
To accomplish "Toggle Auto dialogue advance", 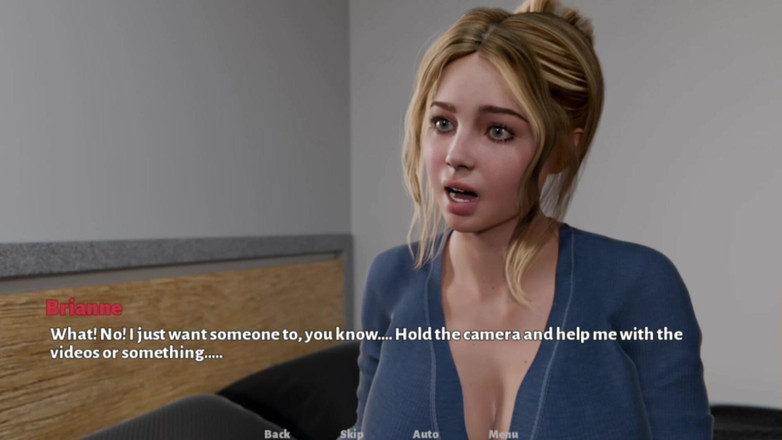I will [x=425, y=434].
